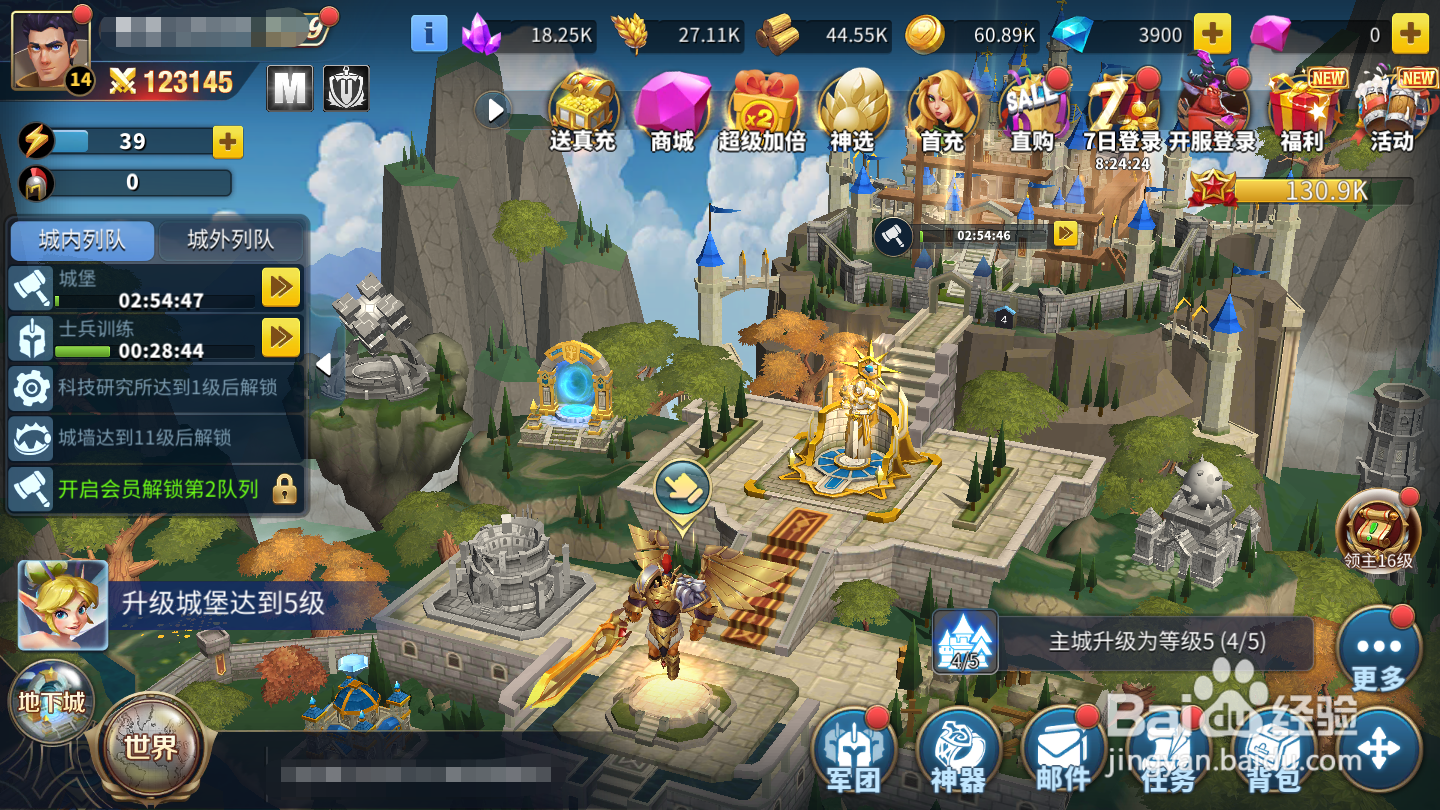This screenshot has width=1440, height=810.
Task: Open the 领主16级 lord level reward
Action: tap(1379, 530)
